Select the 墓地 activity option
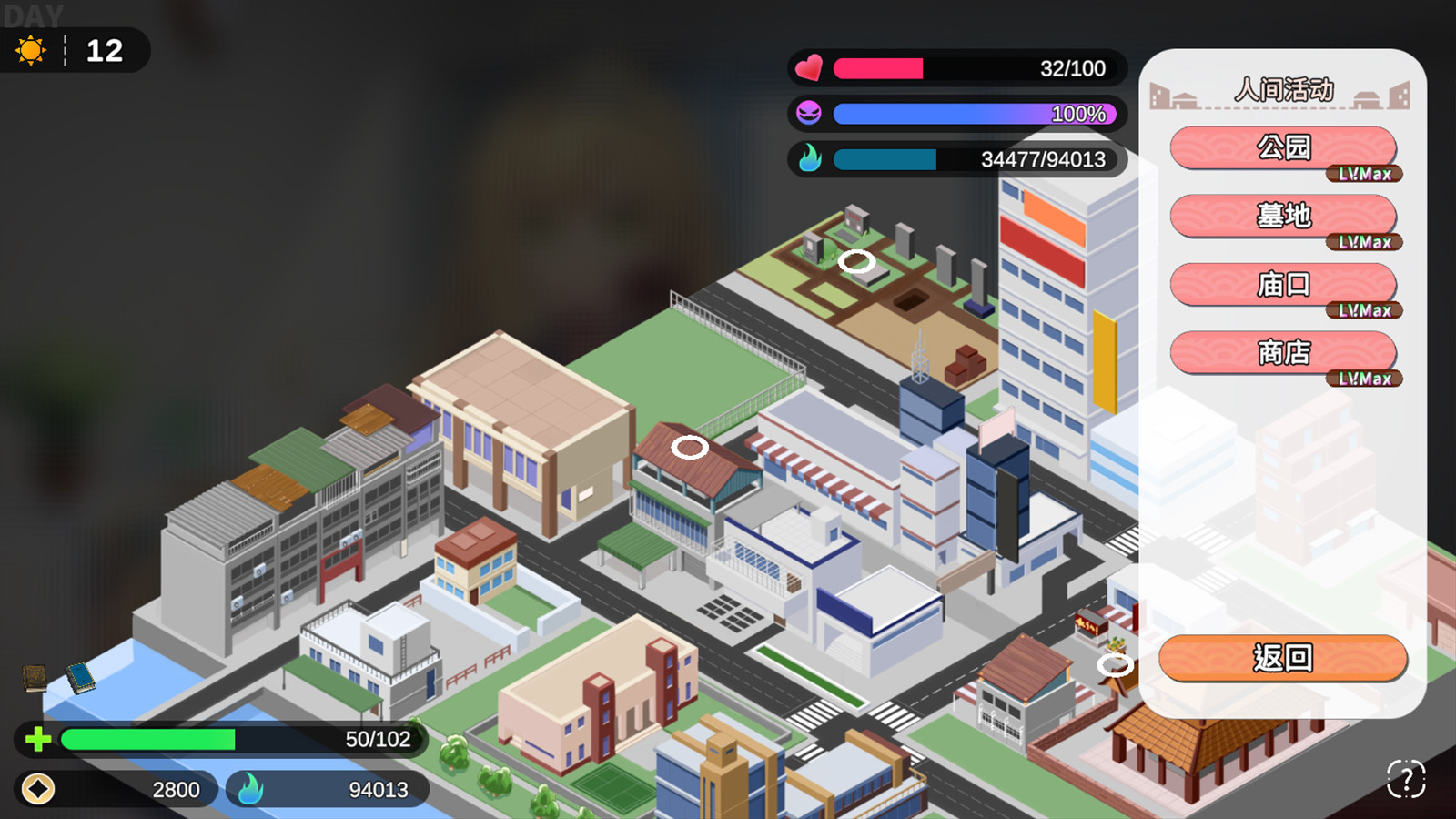 (x=1285, y=214)
